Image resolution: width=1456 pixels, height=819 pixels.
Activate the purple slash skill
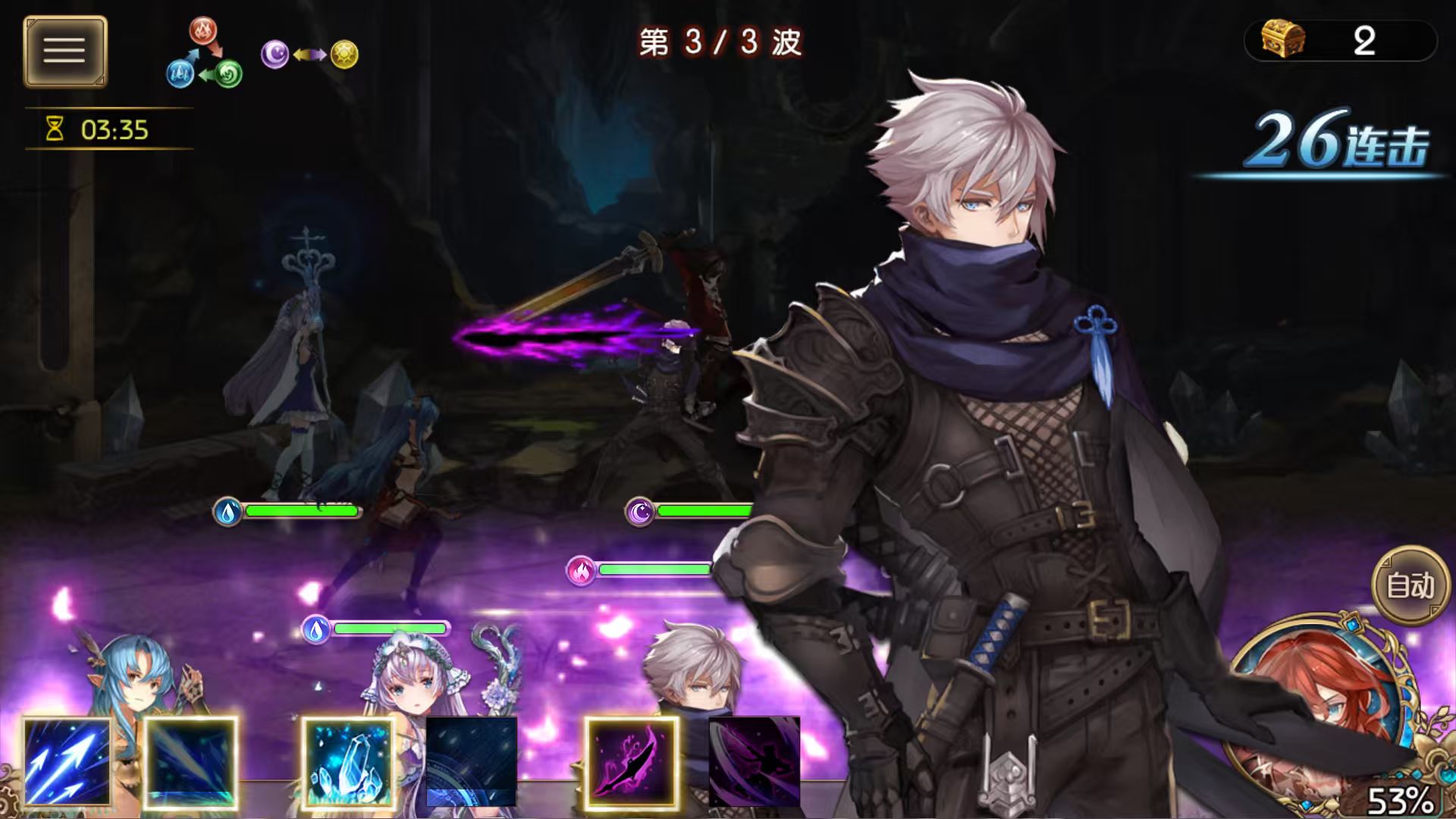[x=631, y=761]
